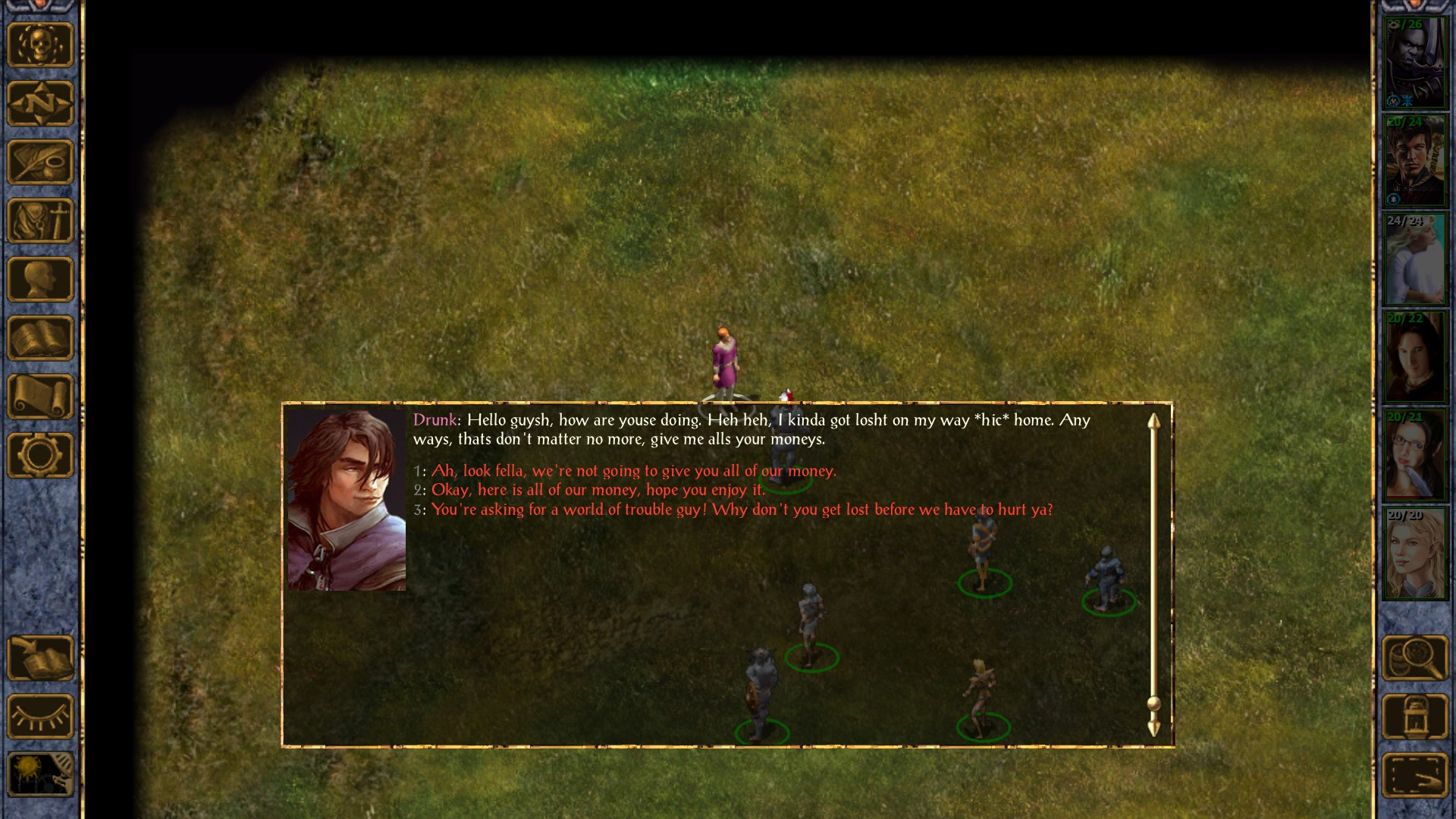Open the inventory screen icon
This screenshot has height=819, width=1456.
(x=40, y=221)
